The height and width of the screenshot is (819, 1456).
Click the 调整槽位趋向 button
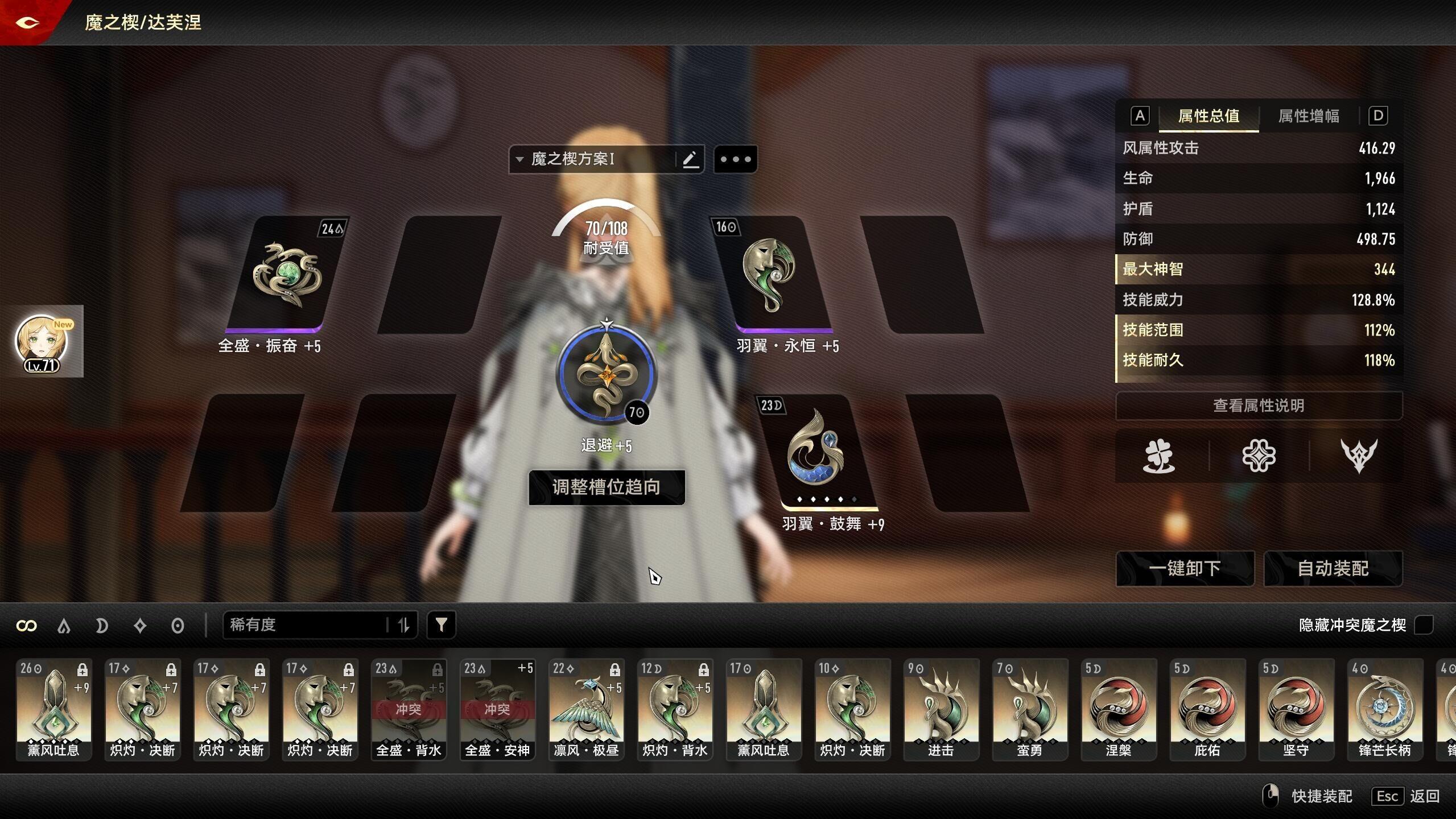click(x=607, y=487)
